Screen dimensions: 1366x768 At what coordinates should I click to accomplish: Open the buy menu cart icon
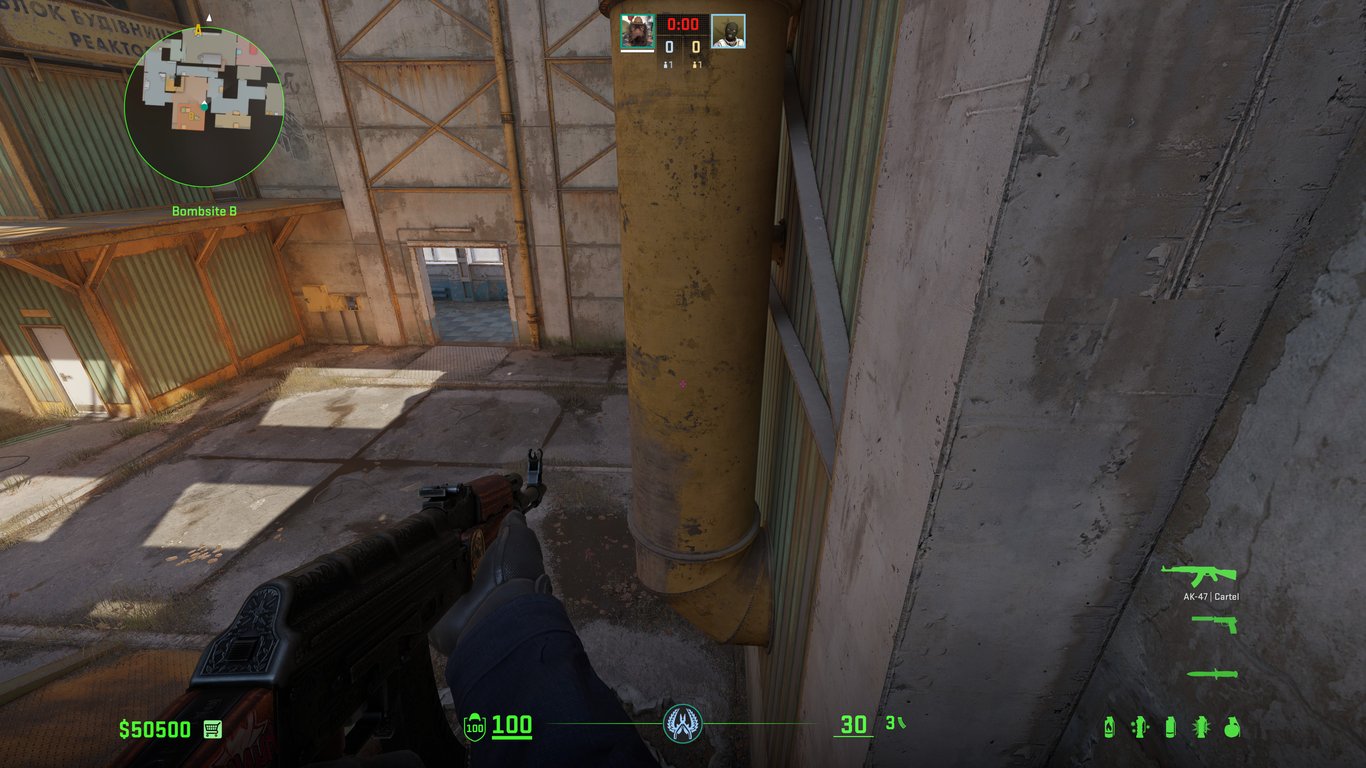click(x=212, y=728)
